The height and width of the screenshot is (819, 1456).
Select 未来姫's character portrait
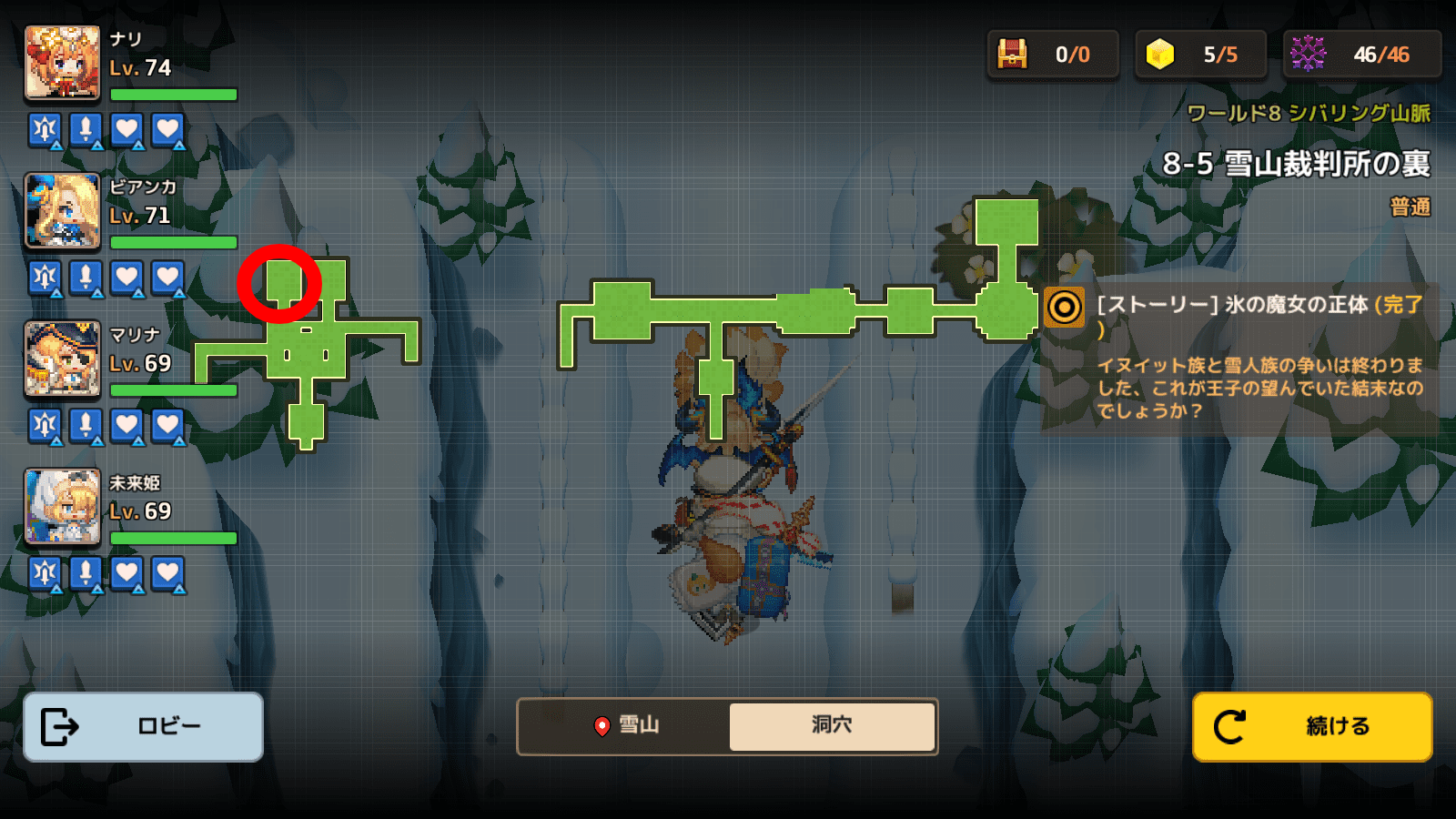click(62, 507)
